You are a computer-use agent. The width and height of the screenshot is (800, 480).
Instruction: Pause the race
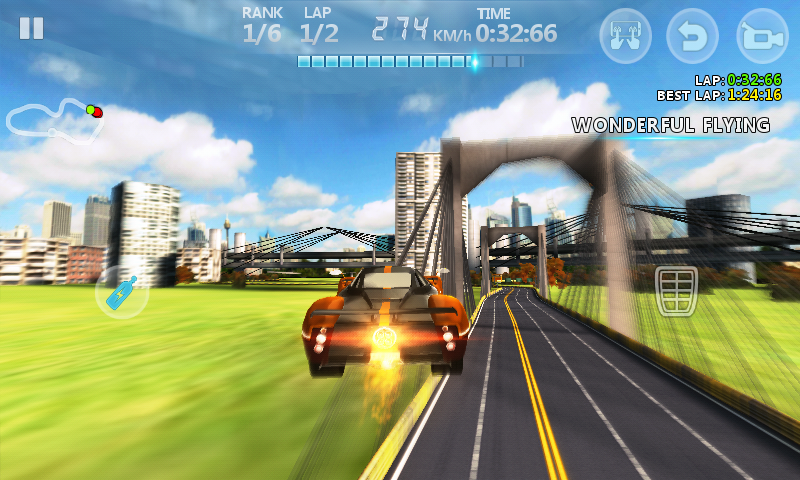32,28
